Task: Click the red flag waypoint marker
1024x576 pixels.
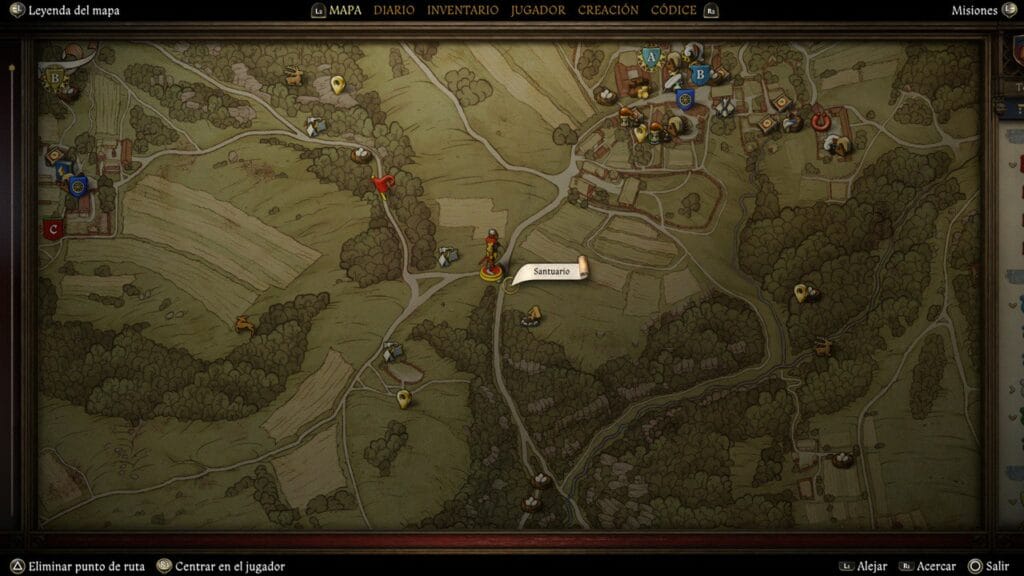Action: [381, 184]
